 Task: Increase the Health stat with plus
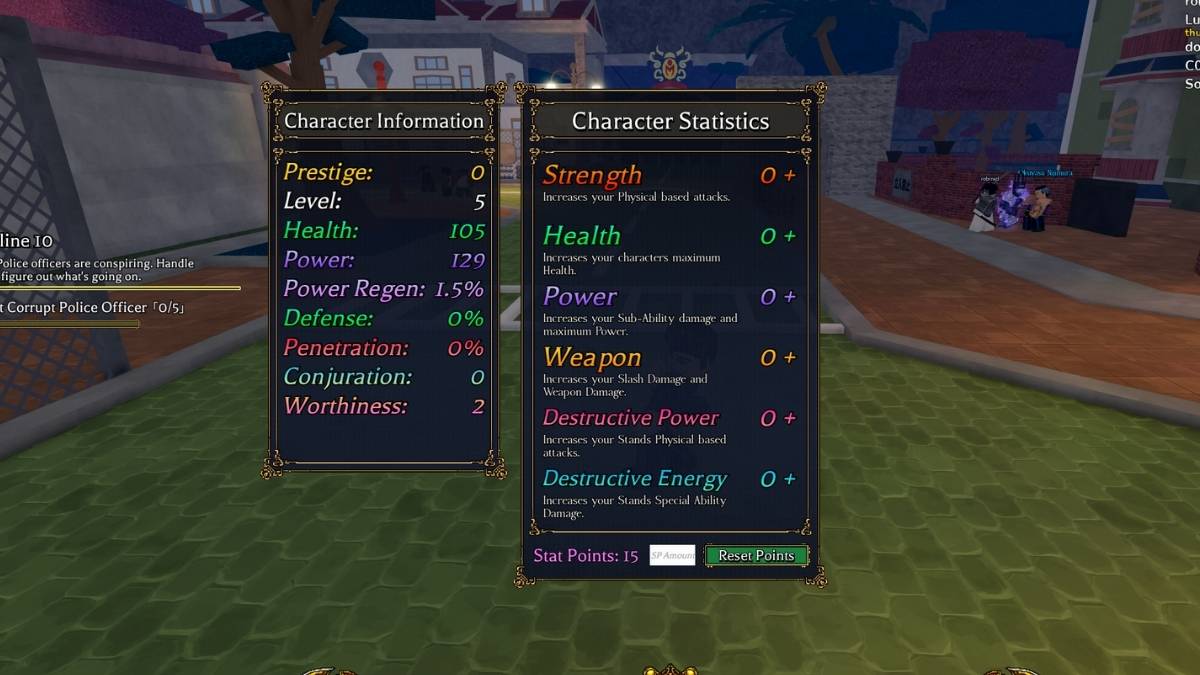pos(790,237)
